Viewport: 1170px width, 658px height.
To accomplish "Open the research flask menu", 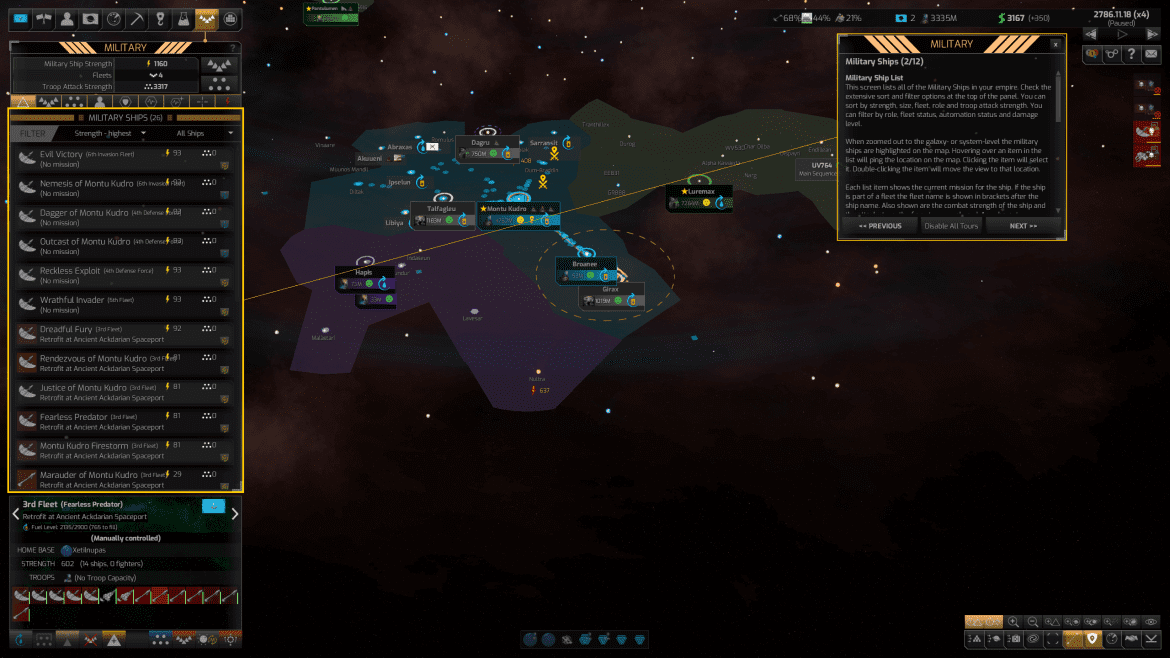I will coord(183,19).
